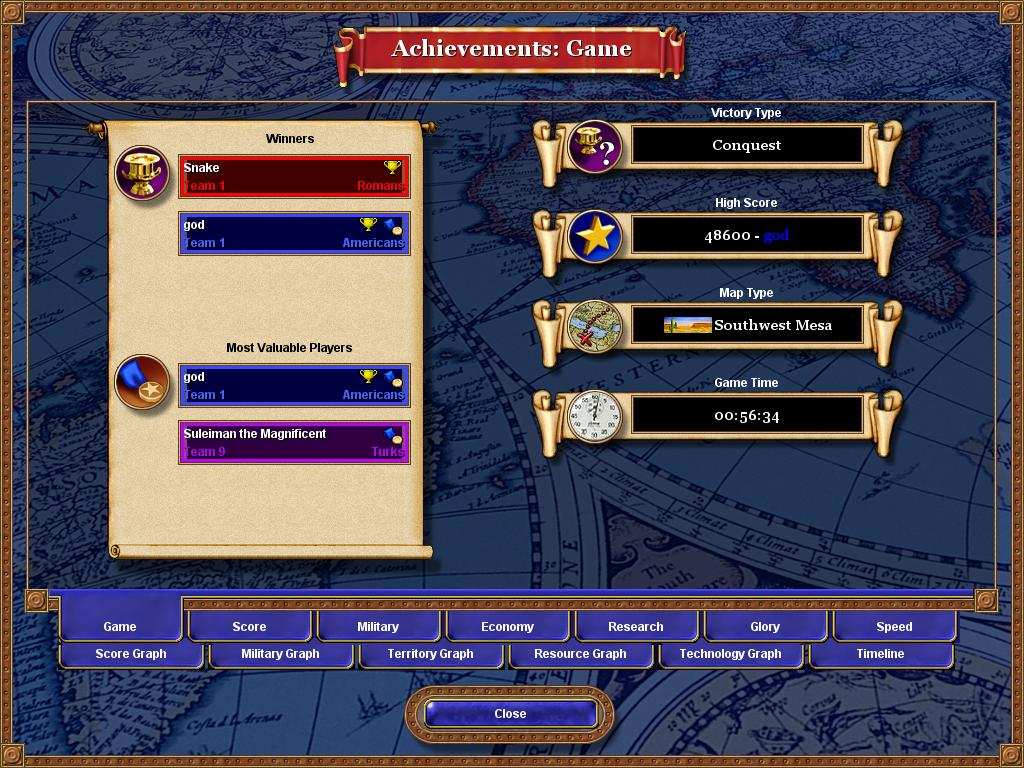View the Territory Graph

tap(430, 654)
